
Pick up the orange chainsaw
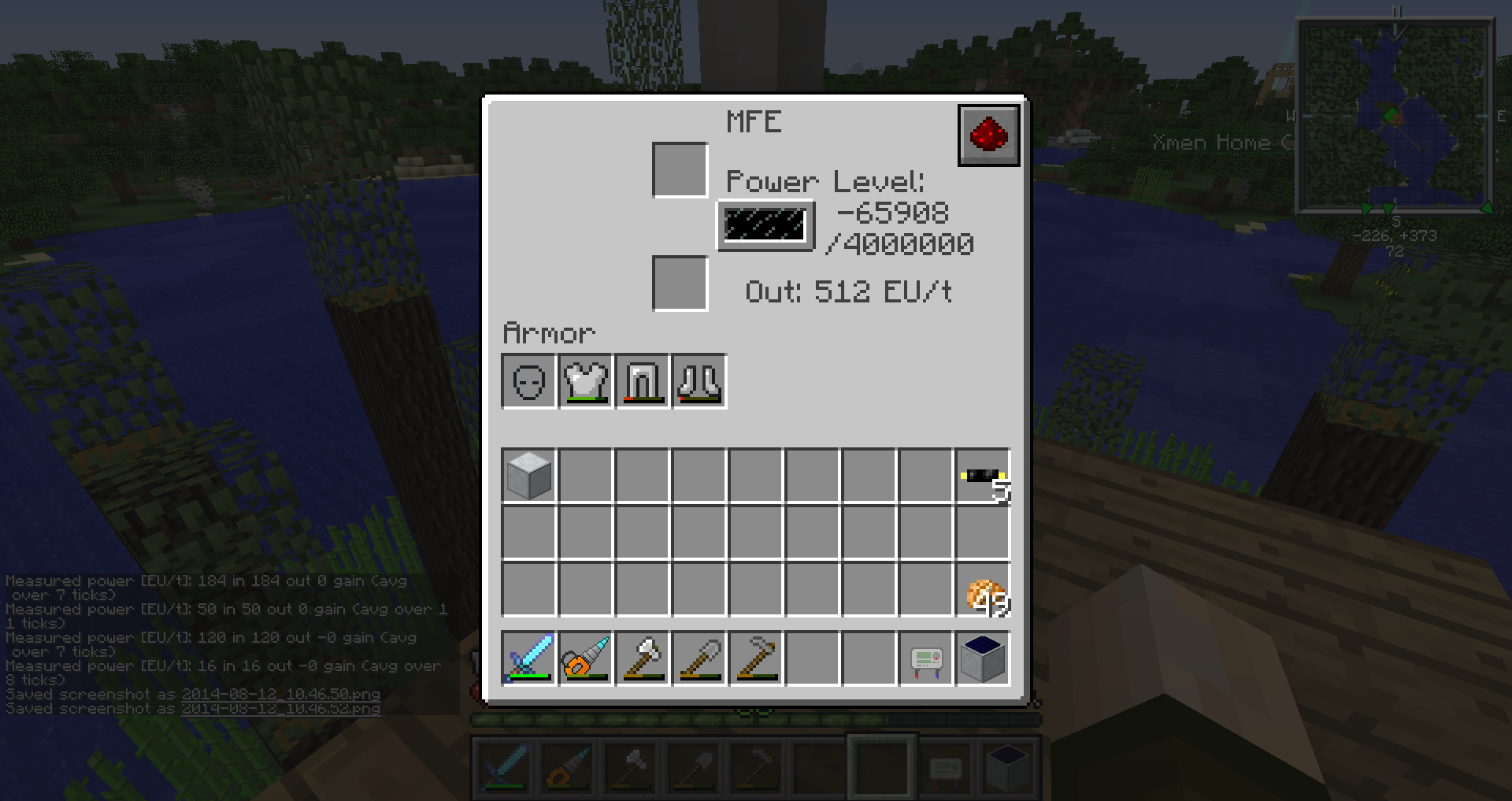tap(585, 658)
